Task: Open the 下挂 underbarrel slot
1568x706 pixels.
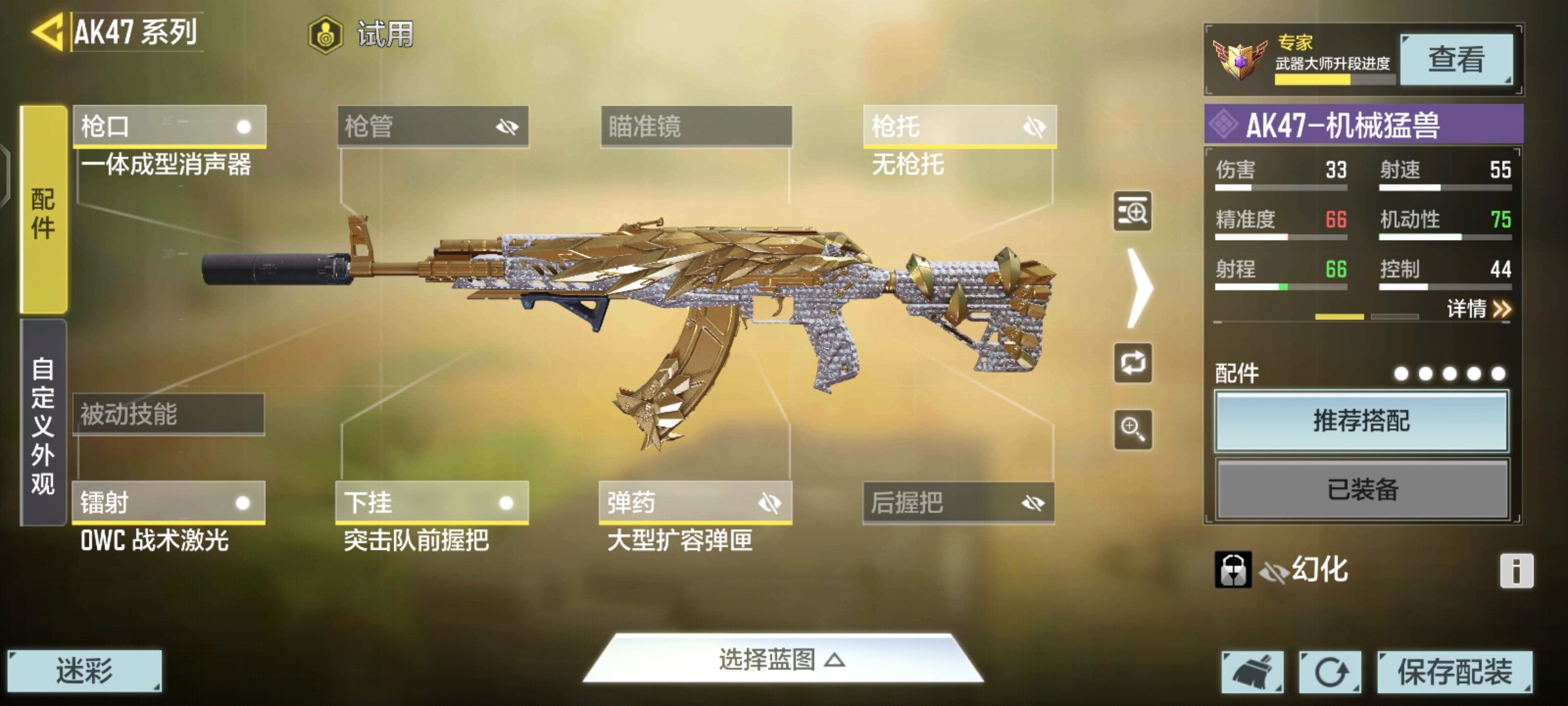Action: pyautogui.click(x=431, y=503)
